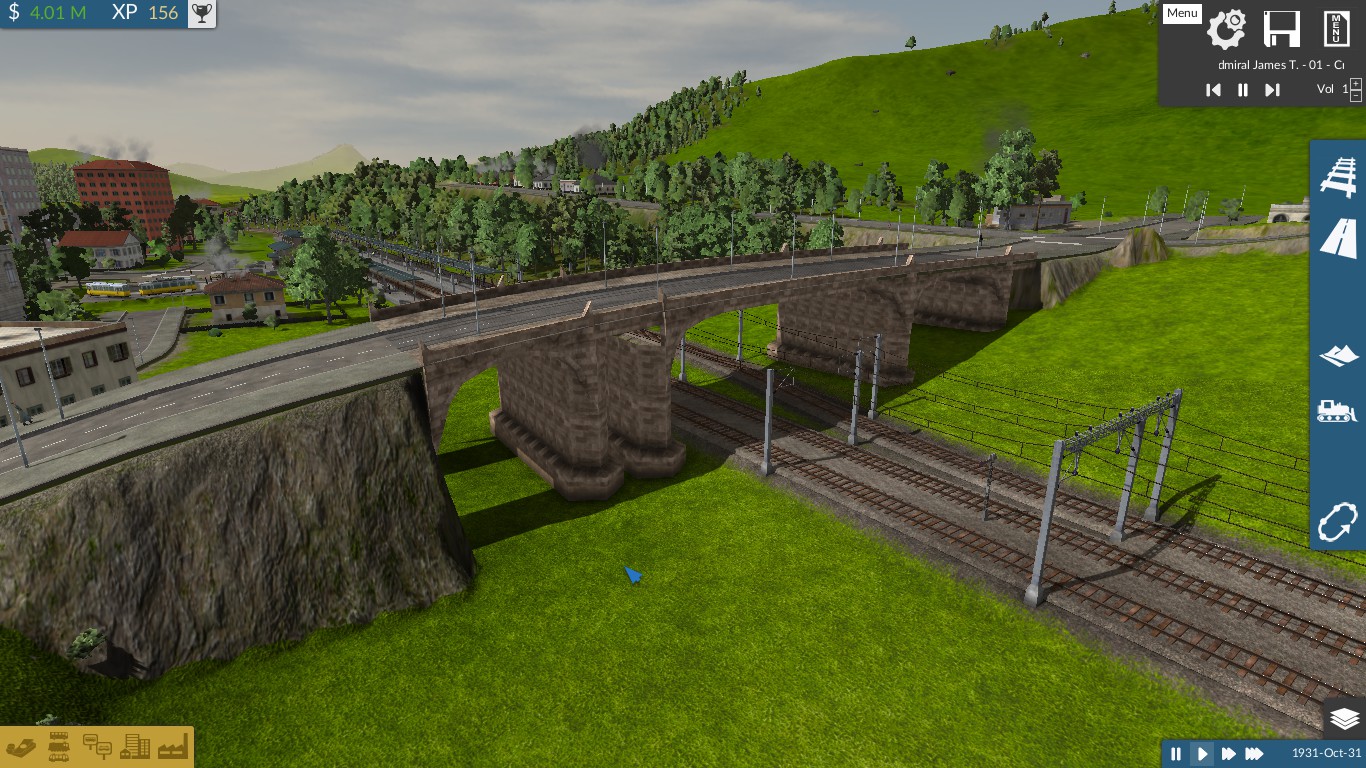
Task: Open the vehicles overview panel
Action: pyautogui.click(x=58, y=747)
